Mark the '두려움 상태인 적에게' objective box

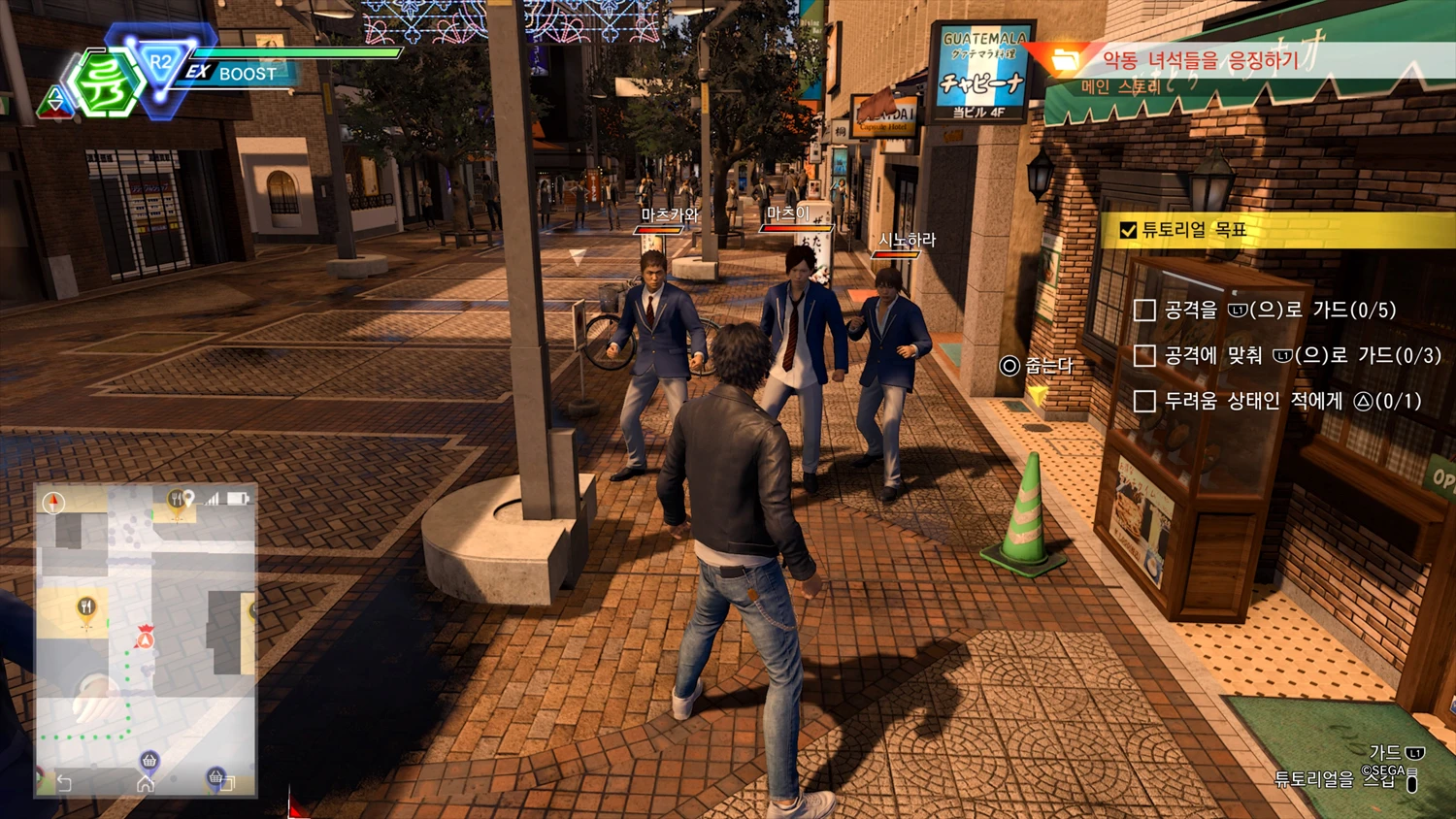tap(1144, 401)
